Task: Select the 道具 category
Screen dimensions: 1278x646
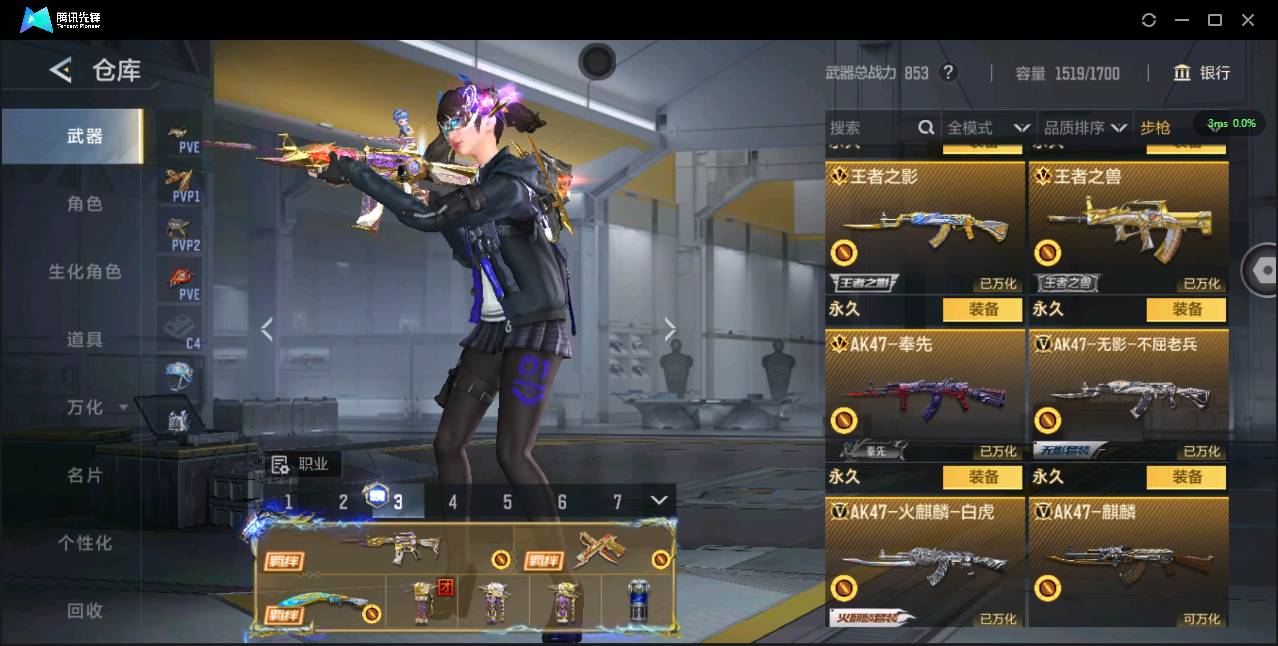Action: click(85, 340)
